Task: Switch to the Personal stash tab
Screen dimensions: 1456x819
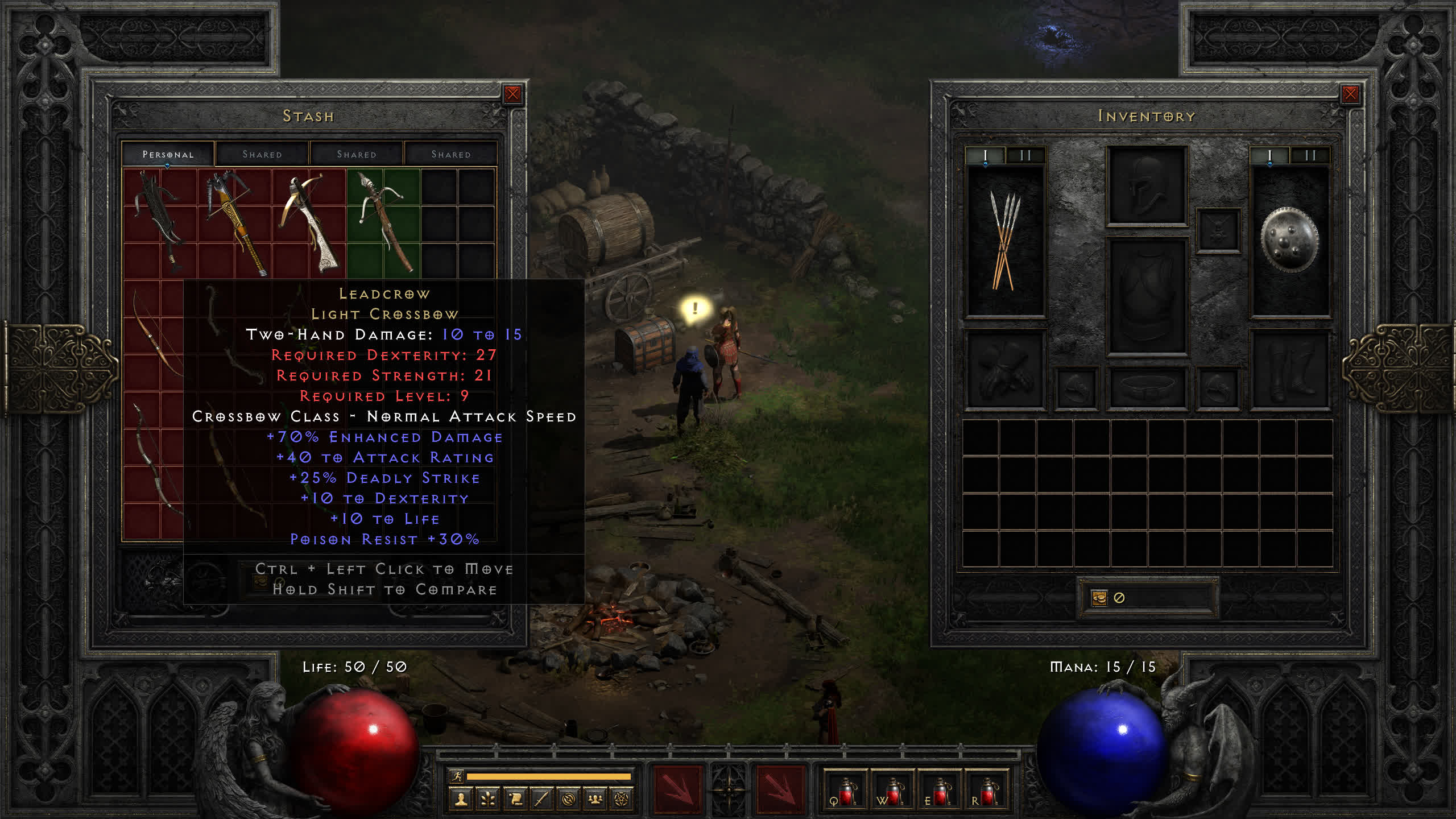Action: point(168,154)
